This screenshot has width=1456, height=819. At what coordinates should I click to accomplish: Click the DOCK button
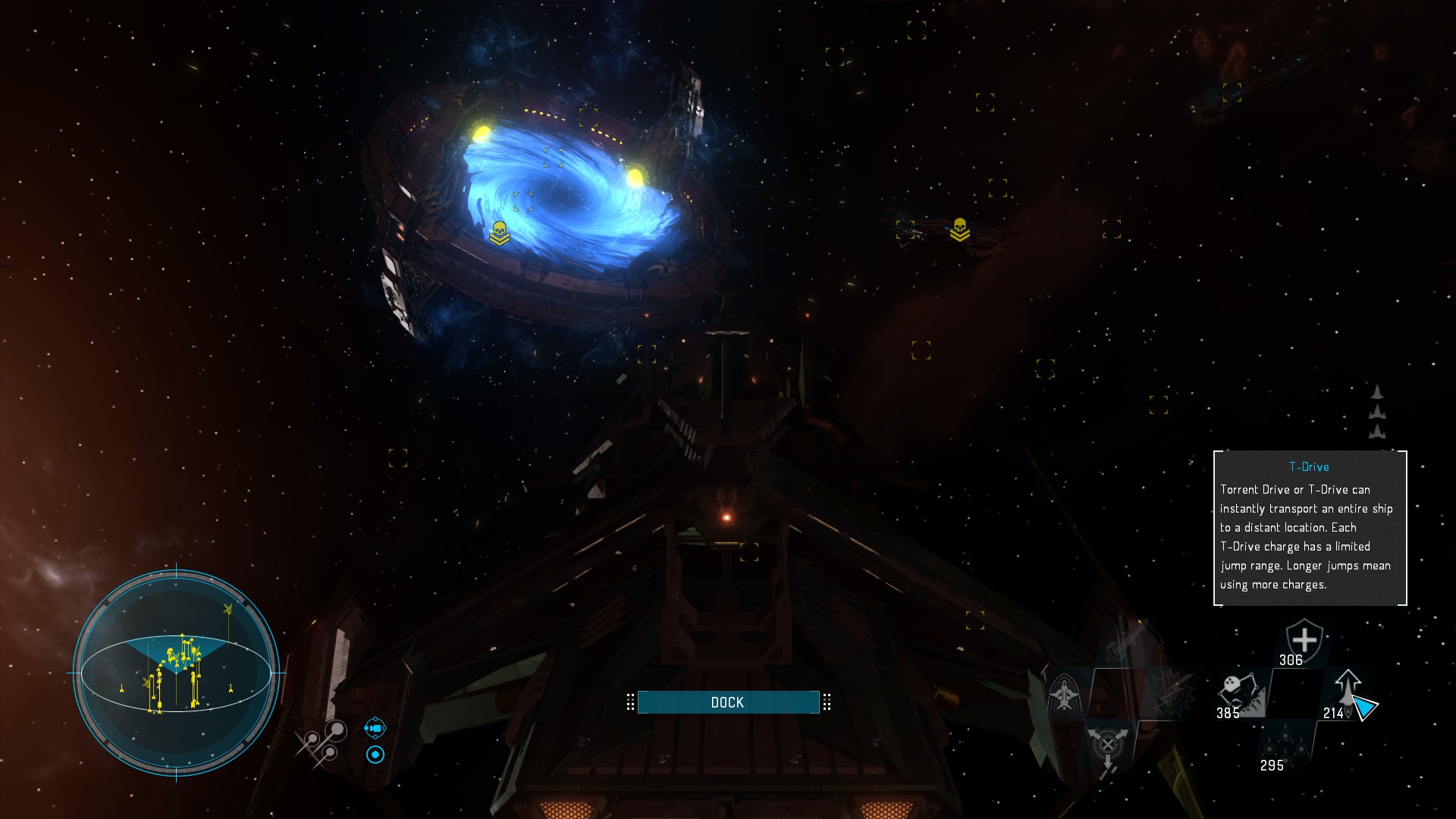[x=728, y=702]
